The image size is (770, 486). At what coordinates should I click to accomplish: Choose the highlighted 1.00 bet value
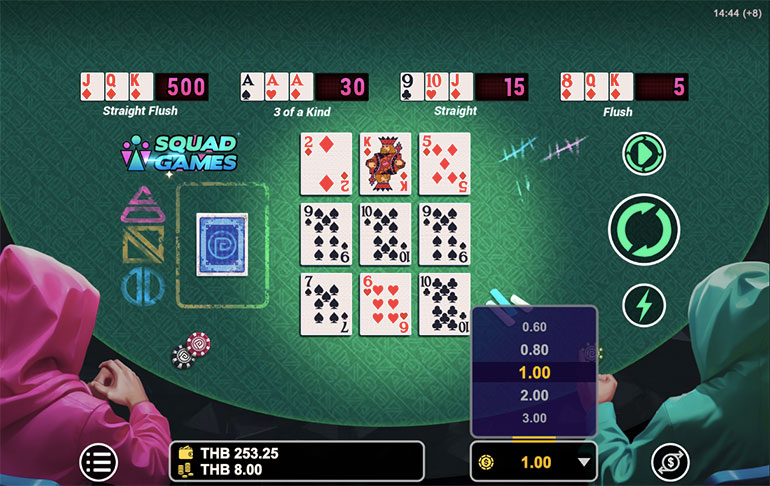(534, 372)
